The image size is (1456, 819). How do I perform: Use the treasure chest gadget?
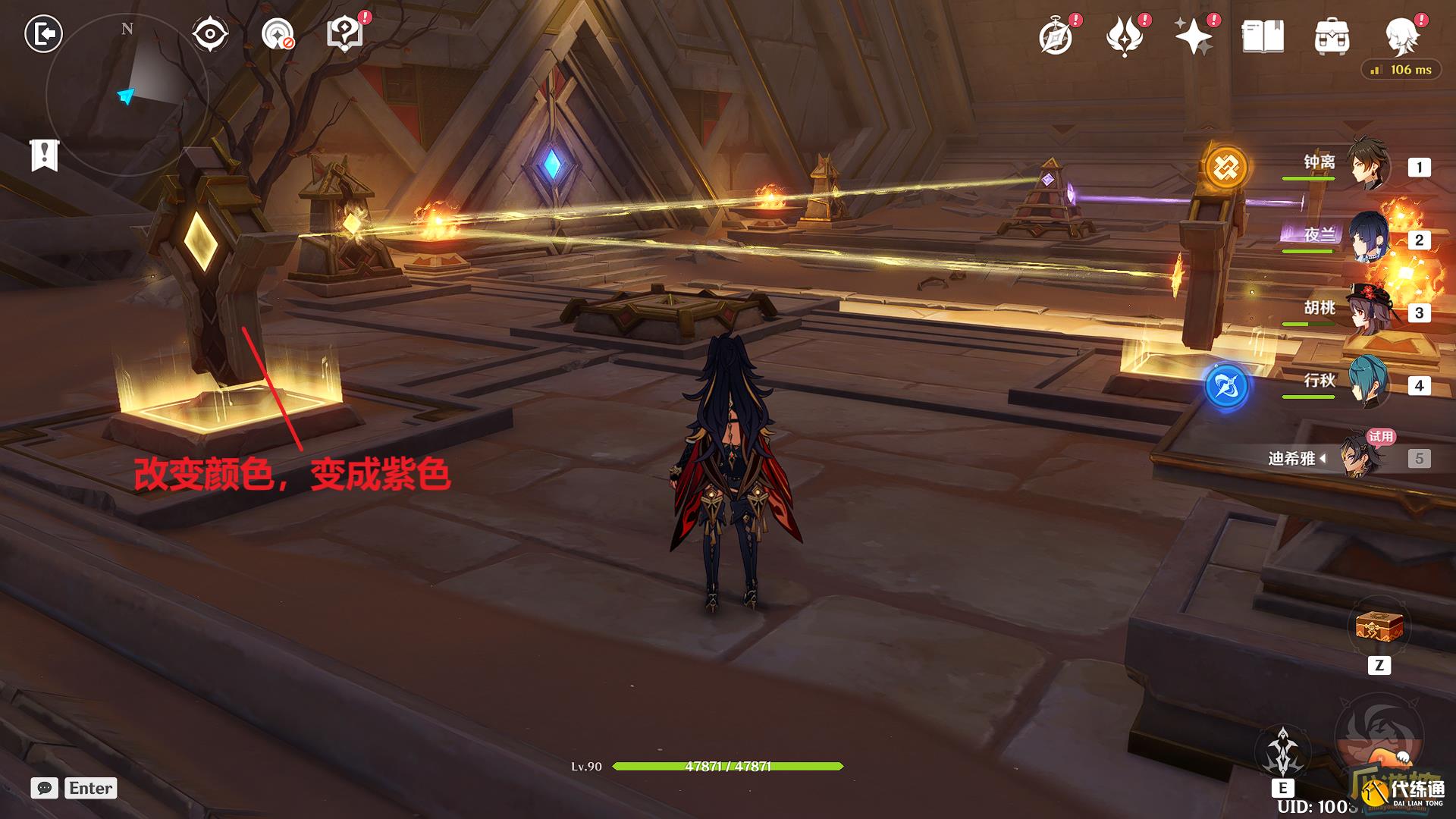(x=1379, y=628)
